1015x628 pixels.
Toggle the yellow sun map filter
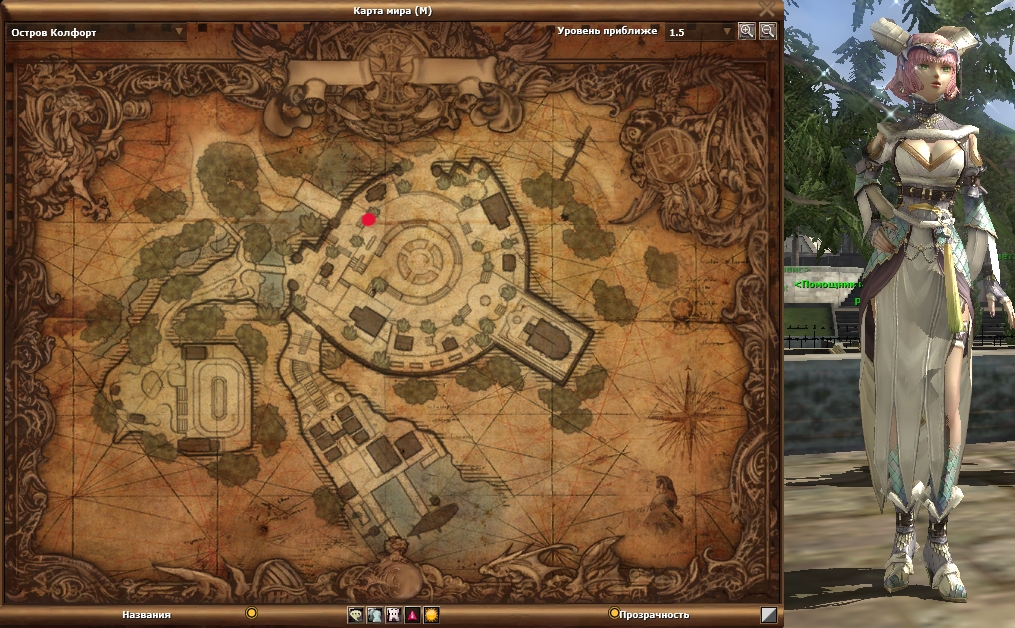pyautogui.click(x=431, y=615)
